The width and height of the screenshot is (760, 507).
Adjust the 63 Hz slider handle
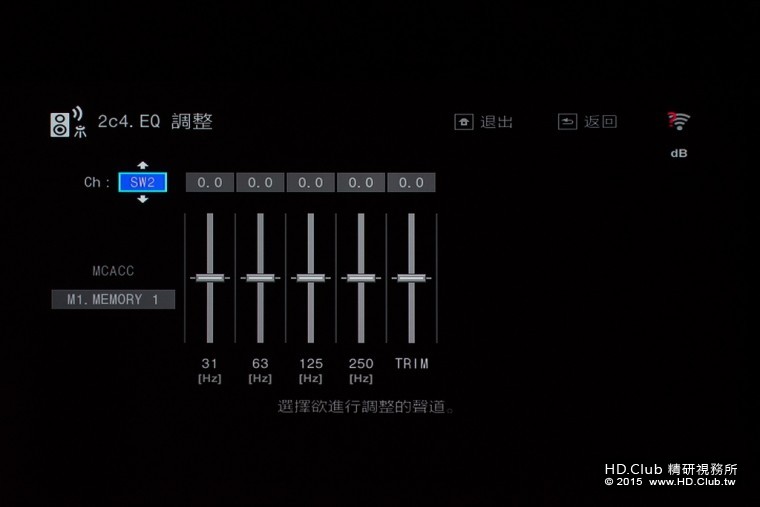(x=260, y=277)
